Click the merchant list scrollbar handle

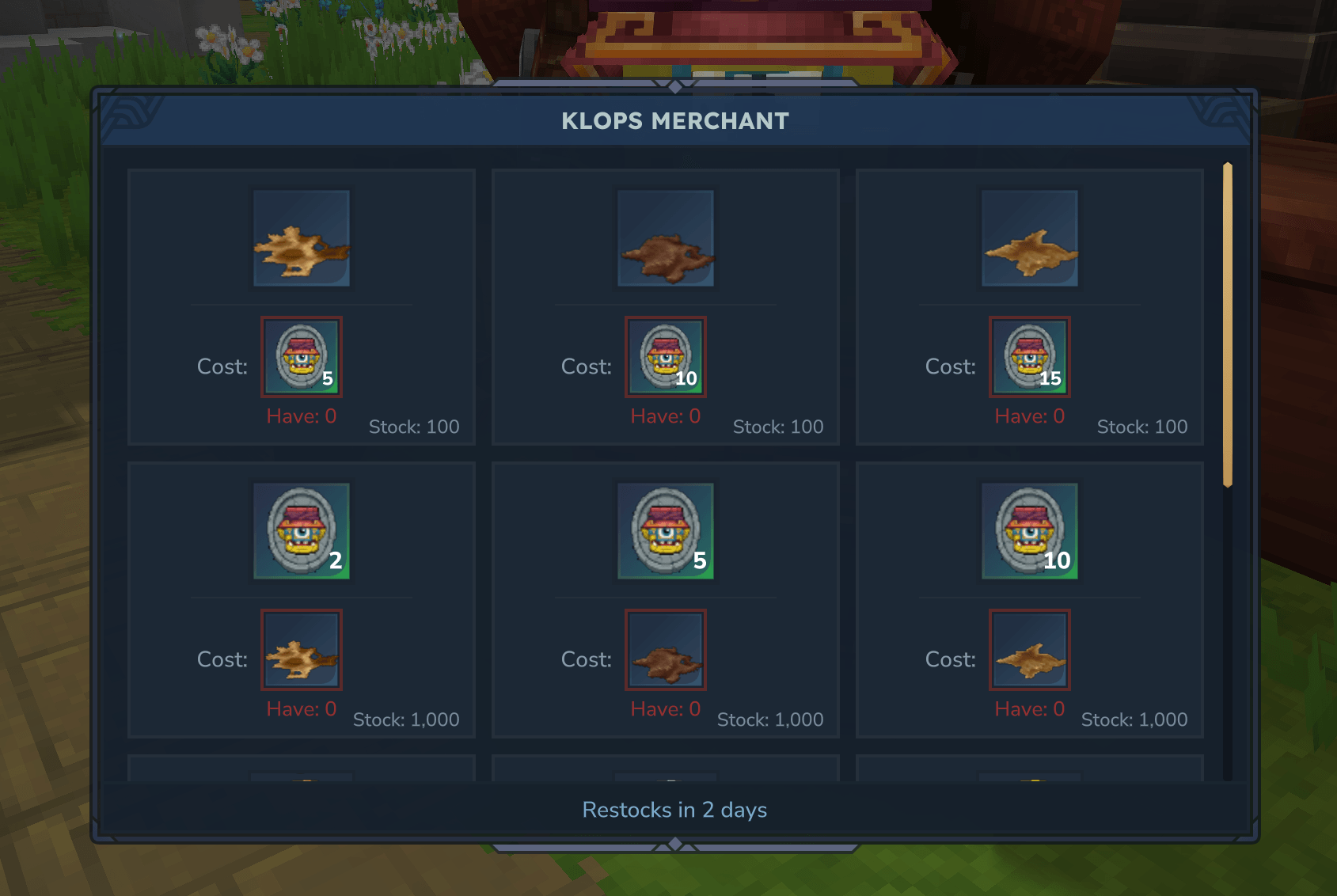[x=1228, y=325]
